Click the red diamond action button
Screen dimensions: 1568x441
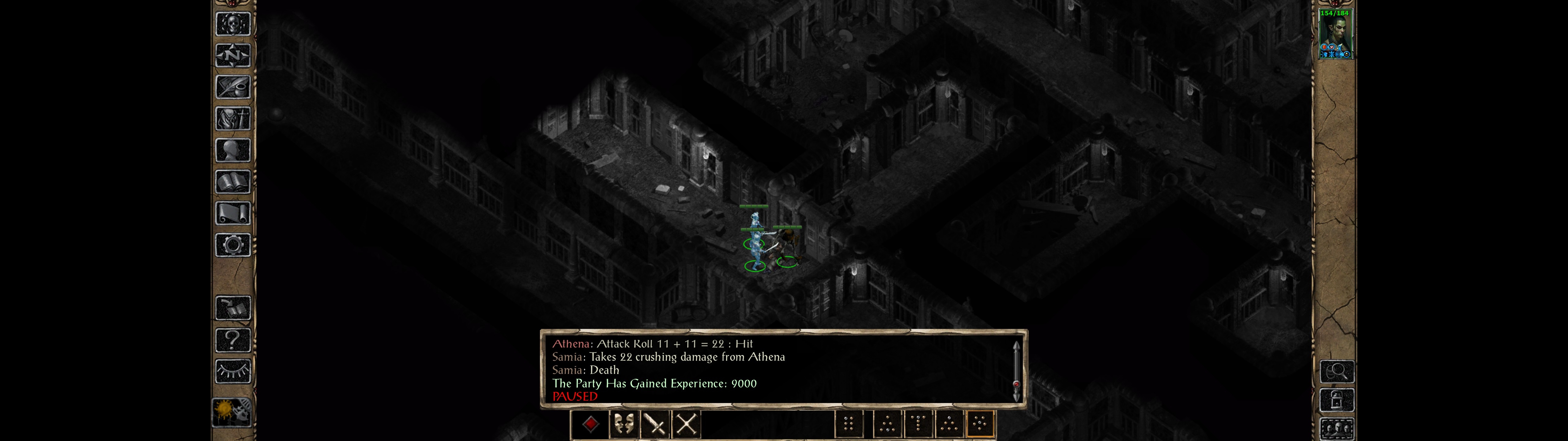coord(590,424)
